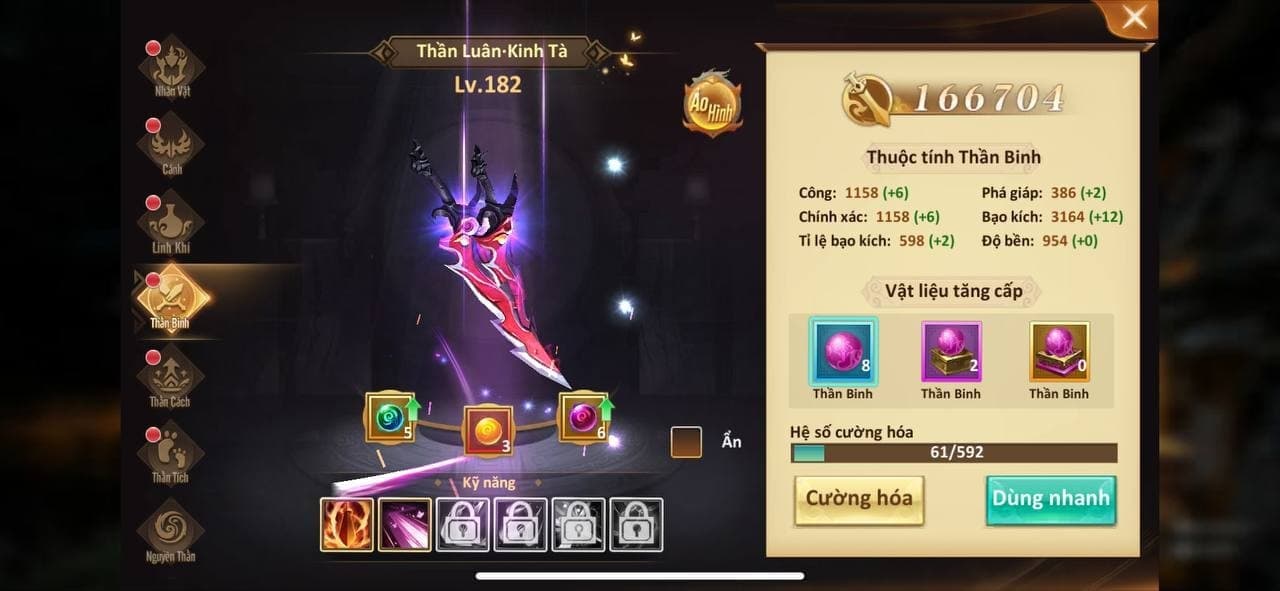Click the Ảo Hình badge button
The image size is (1280, 591).
(x=712, y=105)
